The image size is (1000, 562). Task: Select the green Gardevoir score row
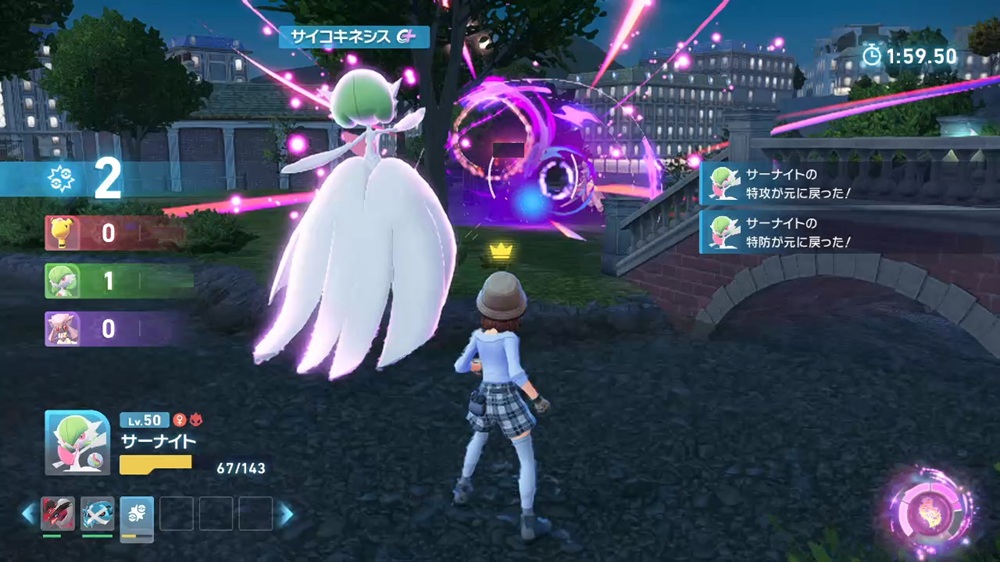pos(115,281)
